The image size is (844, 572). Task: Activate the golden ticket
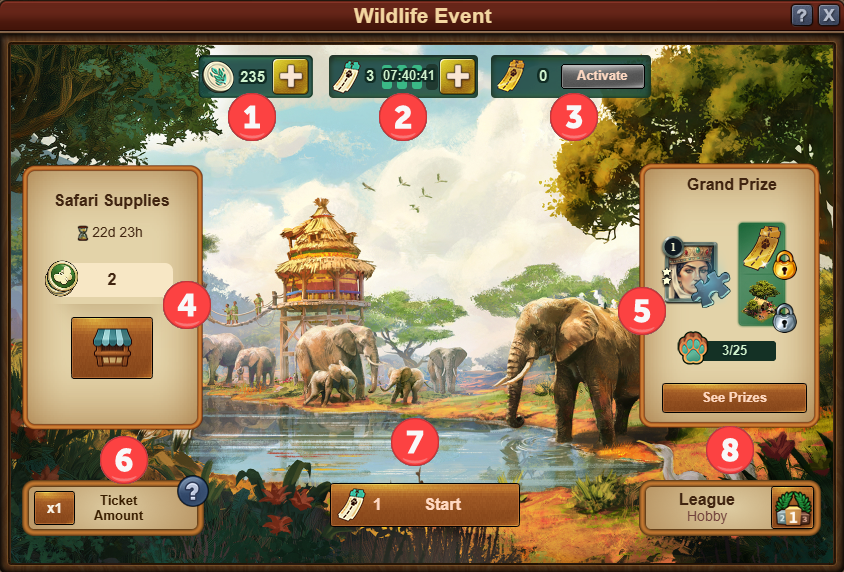pos(602,76)
